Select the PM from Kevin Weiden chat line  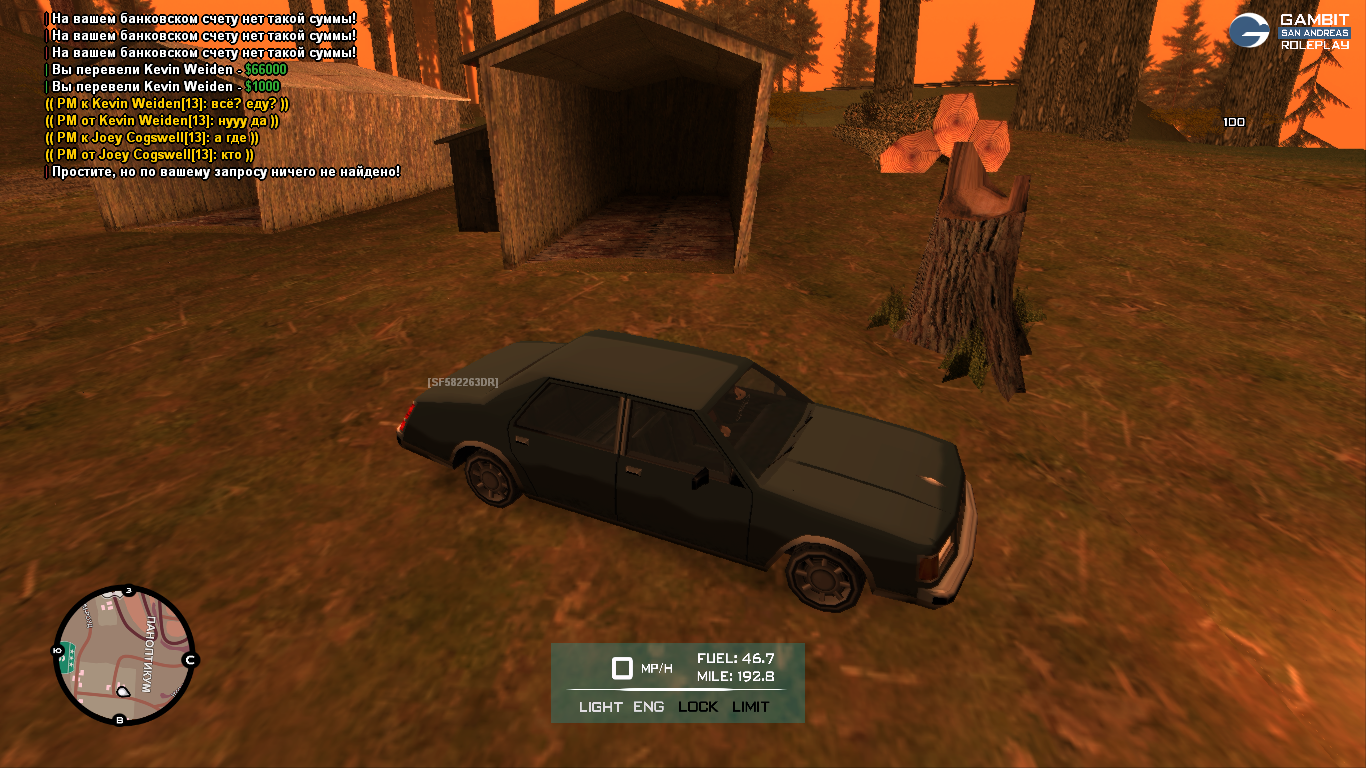click(x=162, y=121)
